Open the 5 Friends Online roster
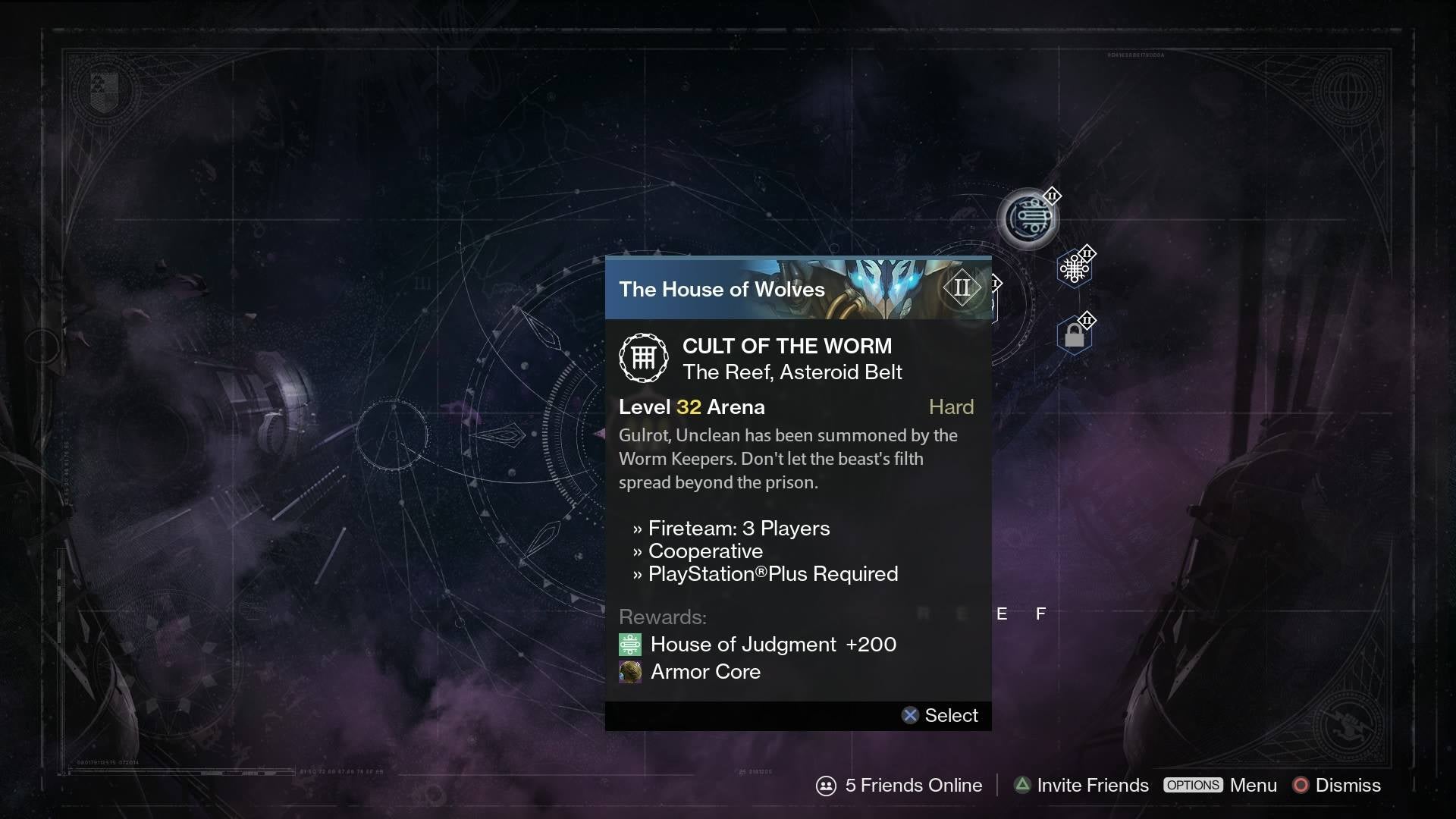Viewport: 1456px width, 819px height. point(899,786)
